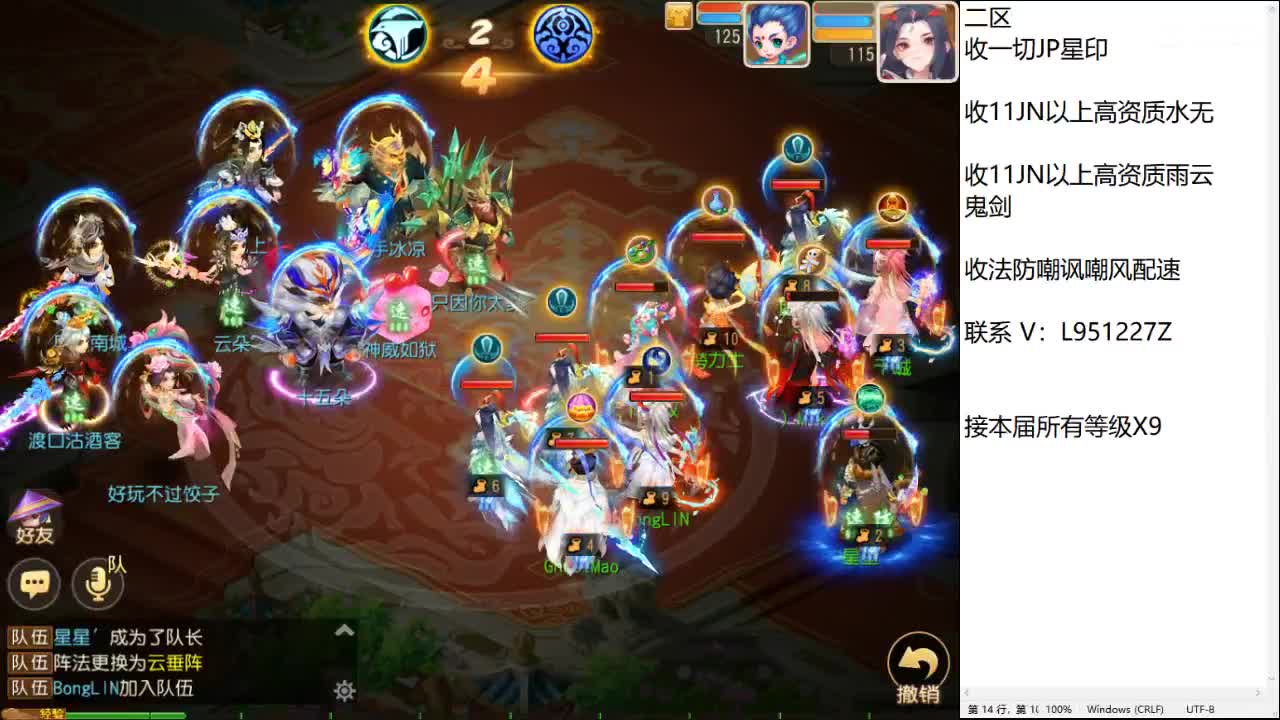Open the blue-haired character portrait
This screenshot has height=720, width=1280.
coord(775,36)
